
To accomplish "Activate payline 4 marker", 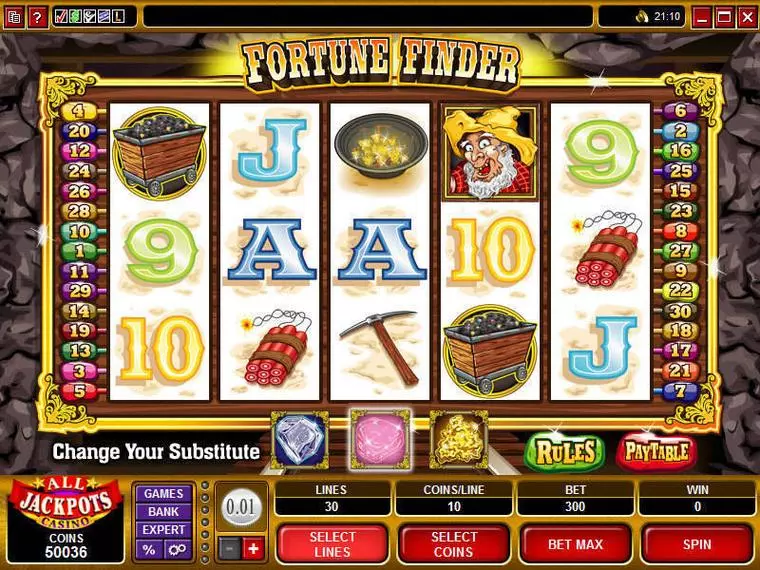I will pos(78,111).
